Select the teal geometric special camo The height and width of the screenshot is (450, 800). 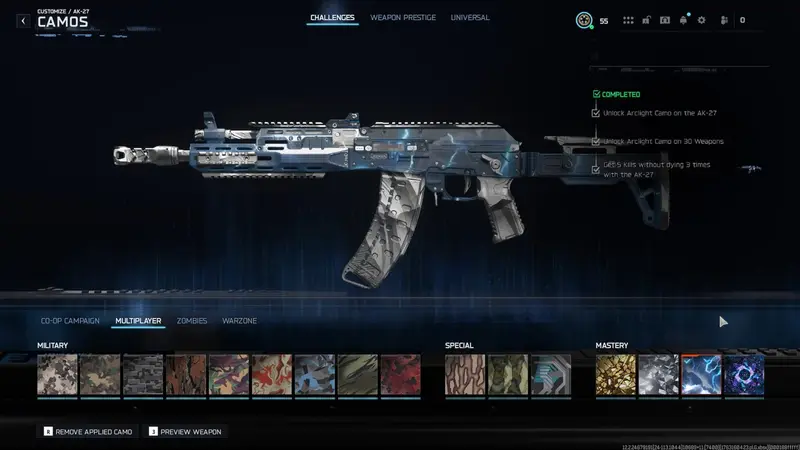[x=551, y=375]
